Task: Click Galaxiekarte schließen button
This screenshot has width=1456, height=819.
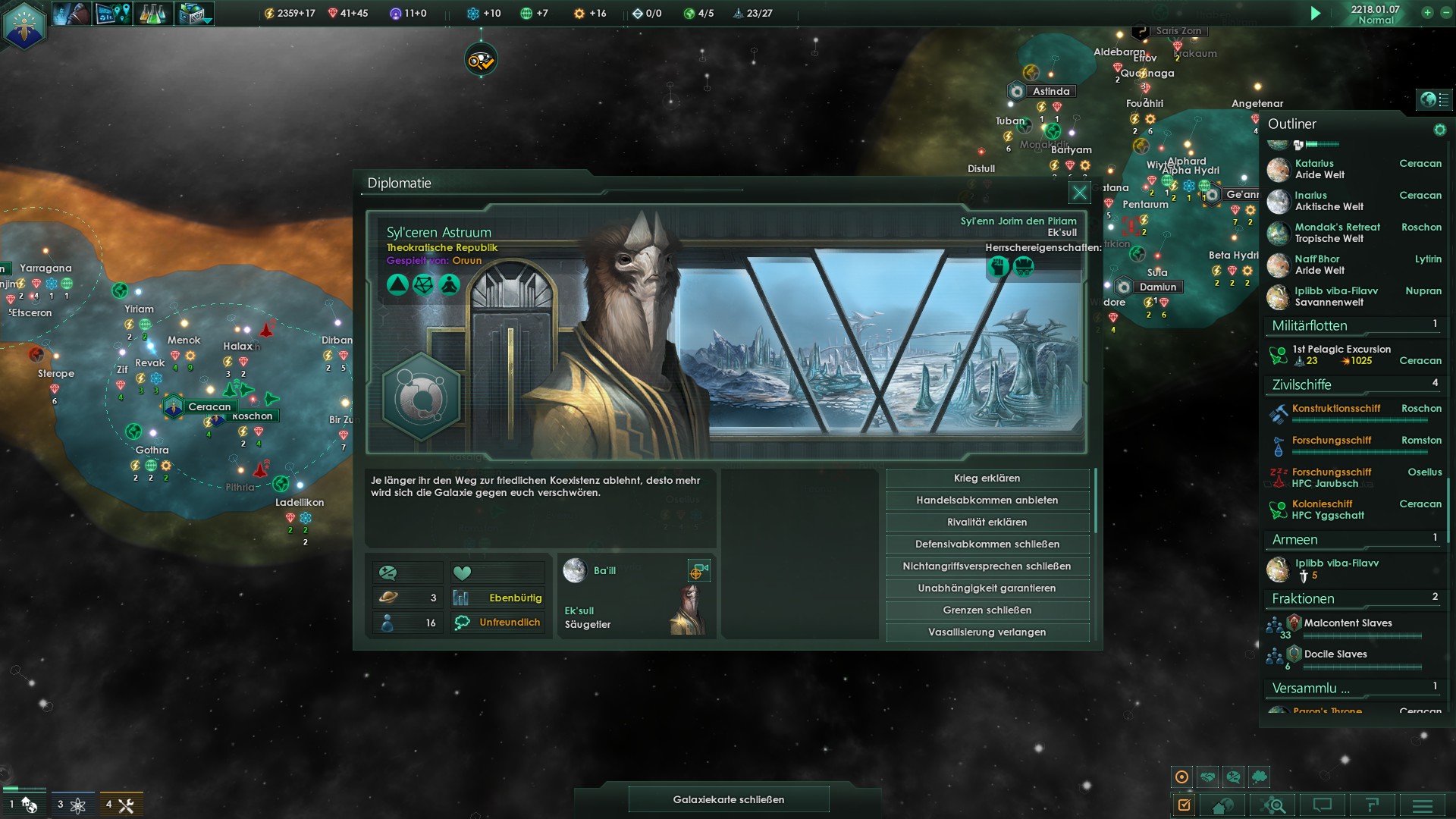Action: coord(728,799)
